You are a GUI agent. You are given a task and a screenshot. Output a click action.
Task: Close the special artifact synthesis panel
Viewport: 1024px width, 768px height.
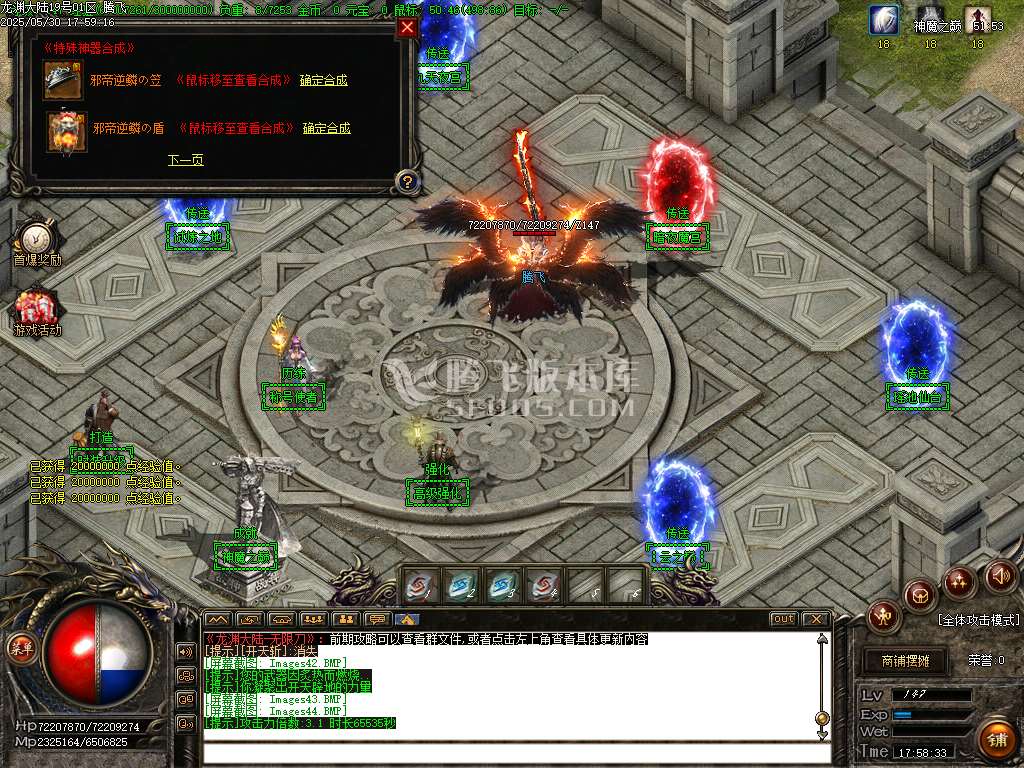(407, 28)
